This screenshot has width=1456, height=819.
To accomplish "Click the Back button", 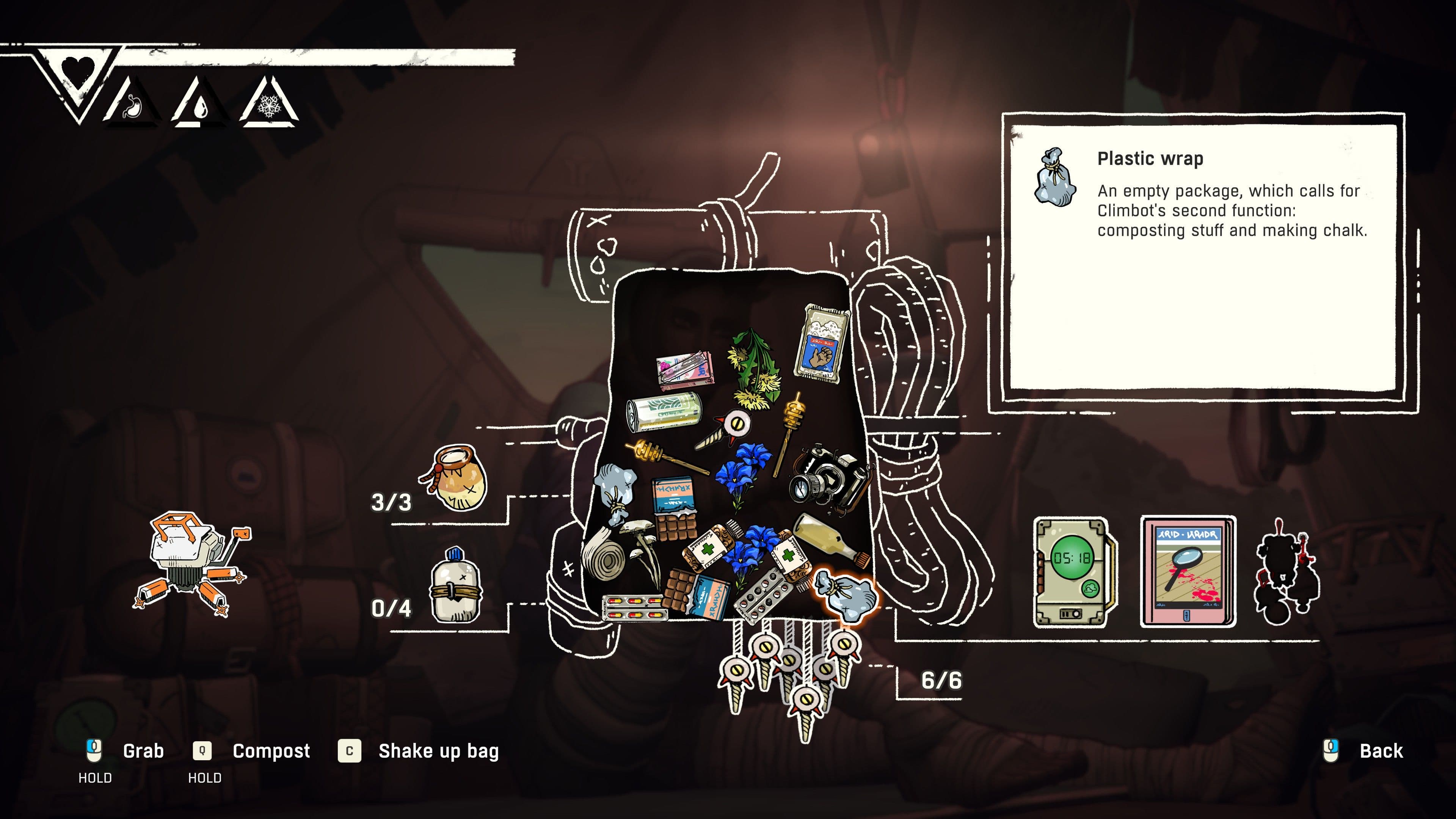I will (1380, 751).
